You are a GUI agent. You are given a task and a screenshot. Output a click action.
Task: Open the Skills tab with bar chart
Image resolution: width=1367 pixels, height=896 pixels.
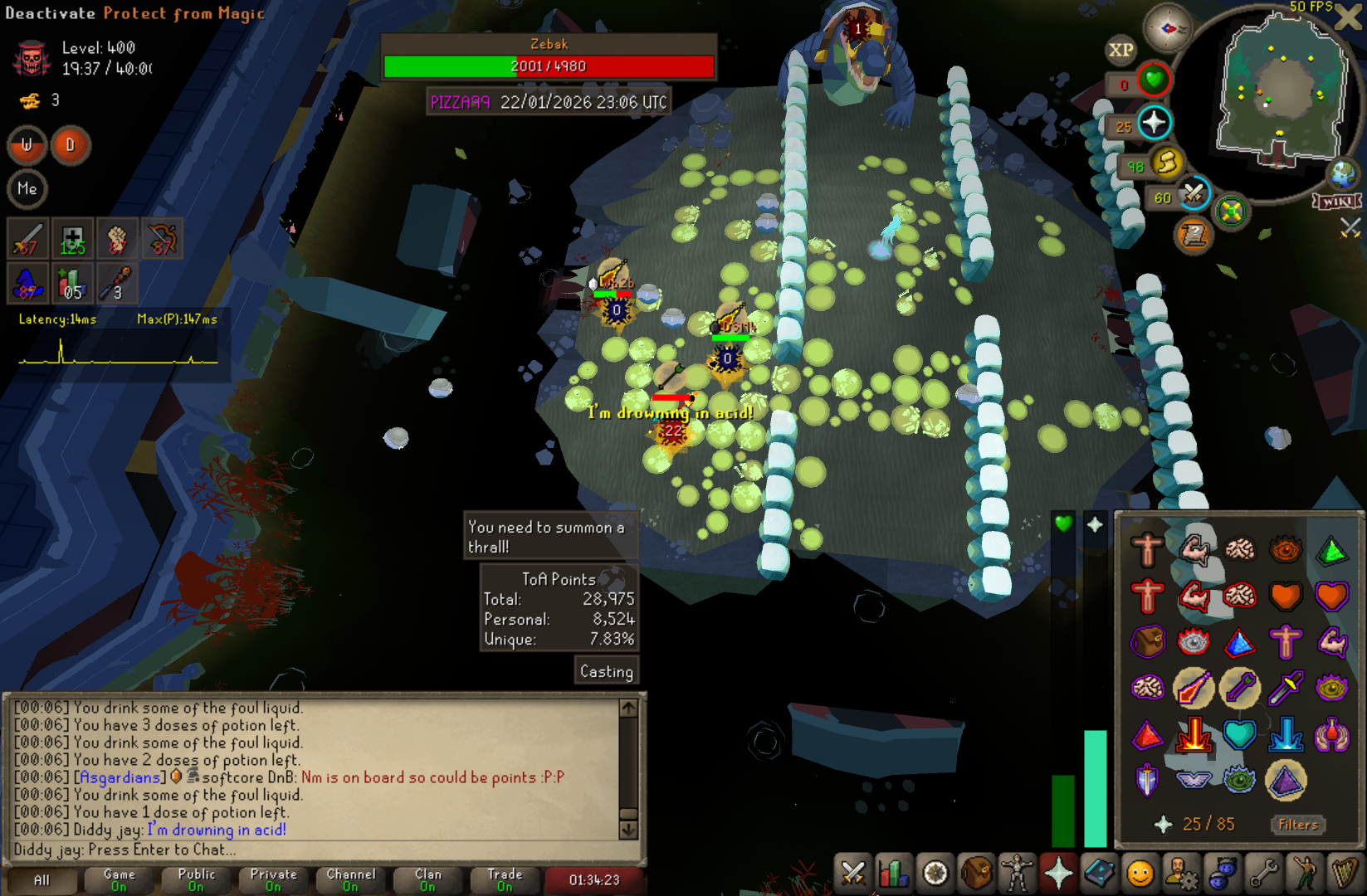click(x=894, y=873)
